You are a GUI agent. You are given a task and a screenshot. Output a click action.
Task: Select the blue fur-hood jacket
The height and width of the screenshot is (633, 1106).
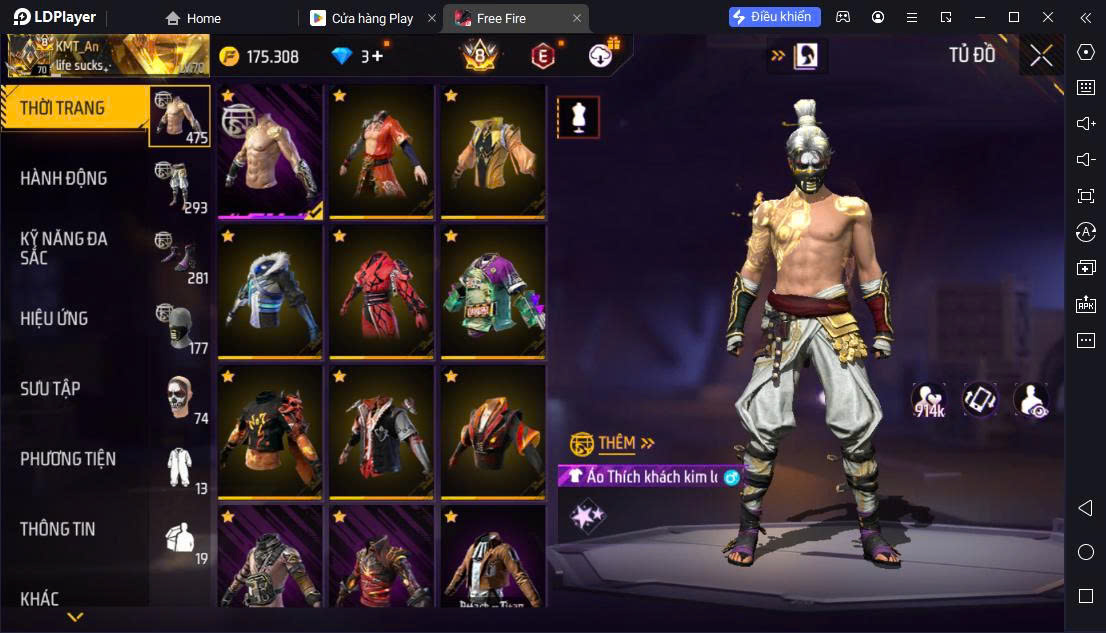pyautogui.click(x=270, y=292)
